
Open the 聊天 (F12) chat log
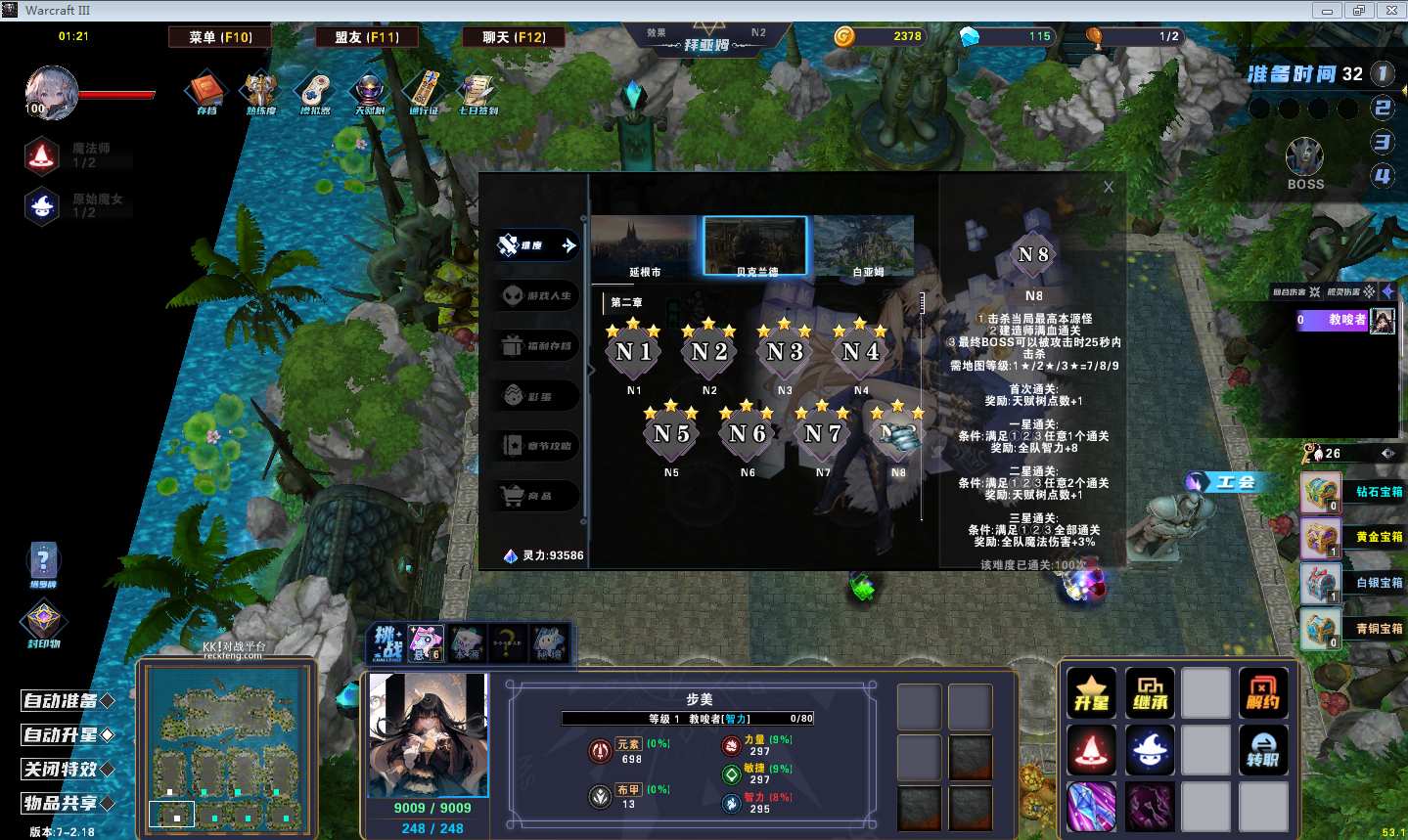point(514,37)
